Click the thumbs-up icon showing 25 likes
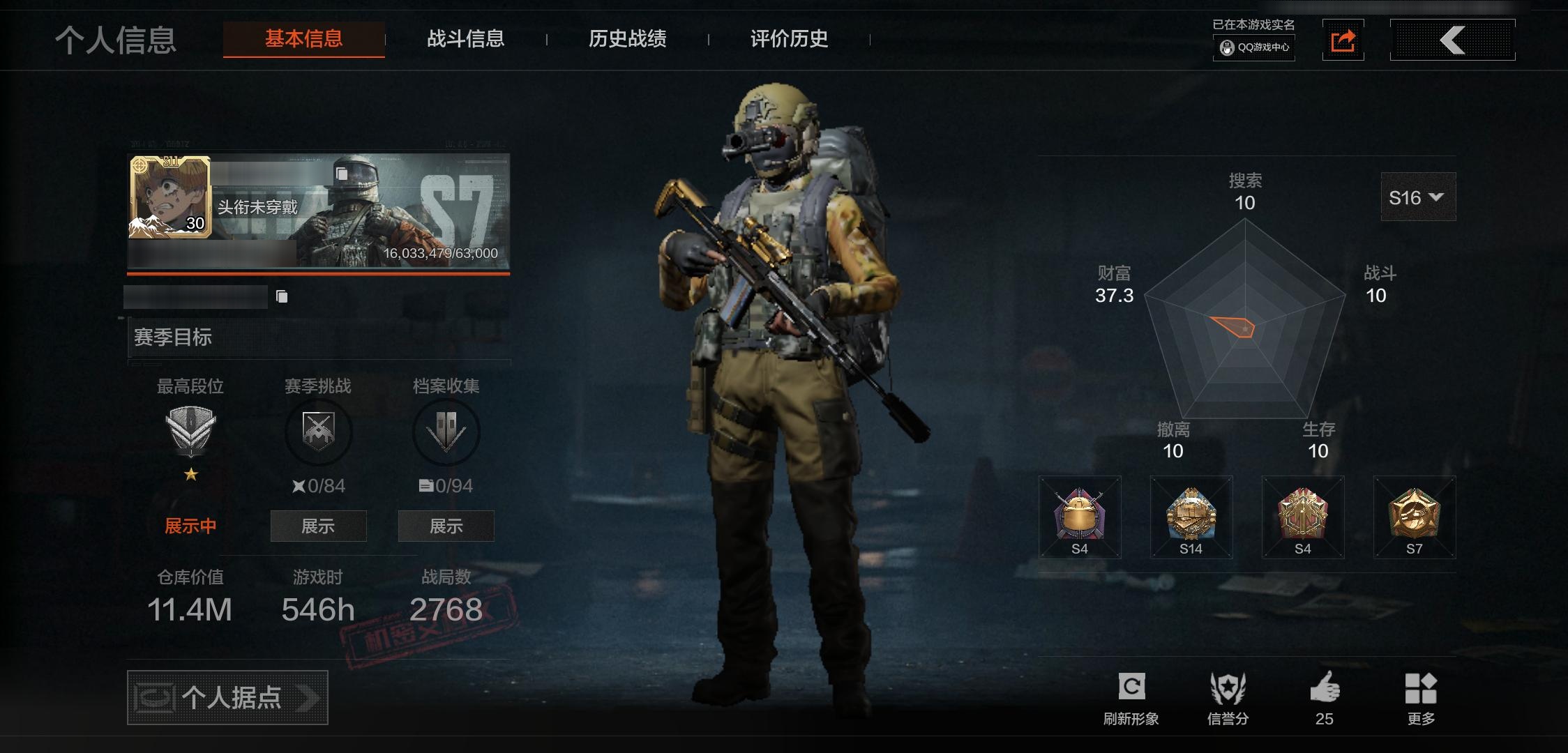 pos(1325,687)
